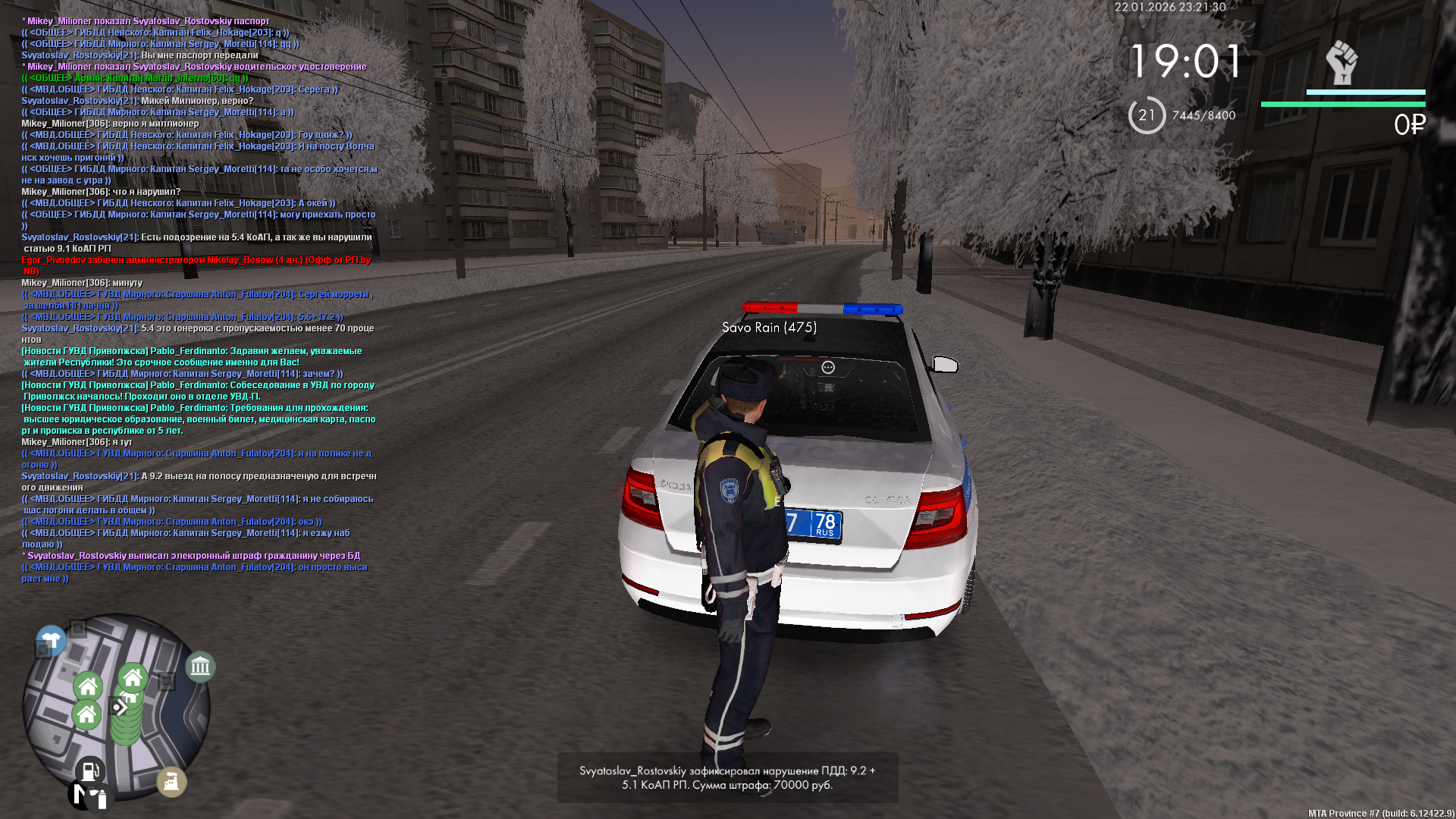Click the raised fist icon in the HUD

coord(1341,63)
